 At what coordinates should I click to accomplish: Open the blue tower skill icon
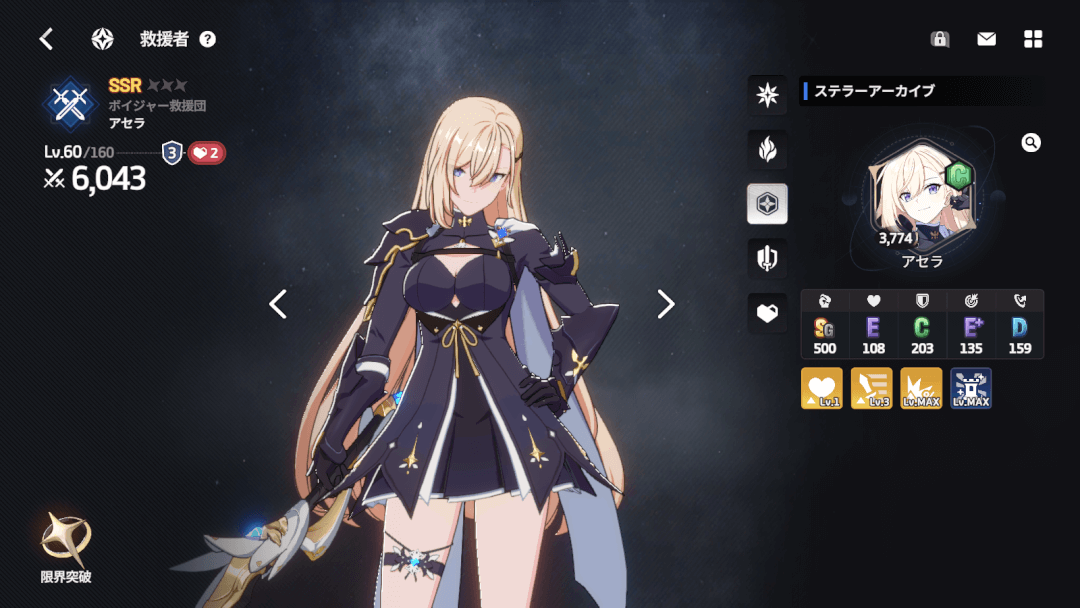970,388
